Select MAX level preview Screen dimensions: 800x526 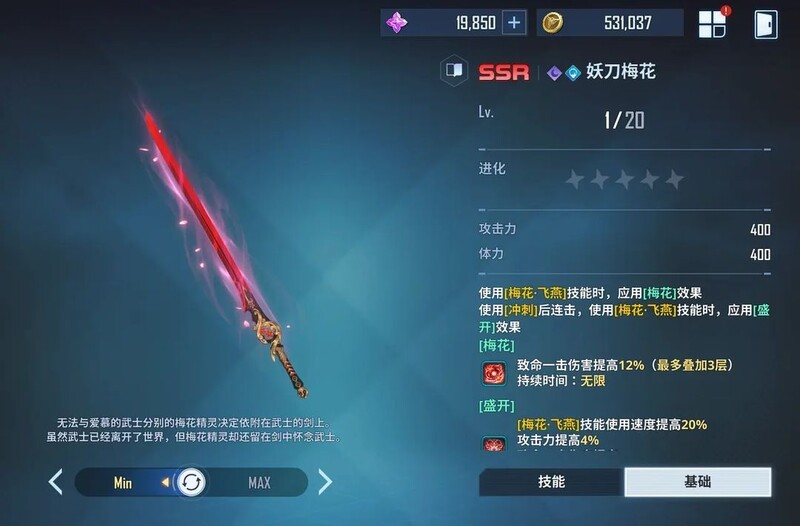259,483
